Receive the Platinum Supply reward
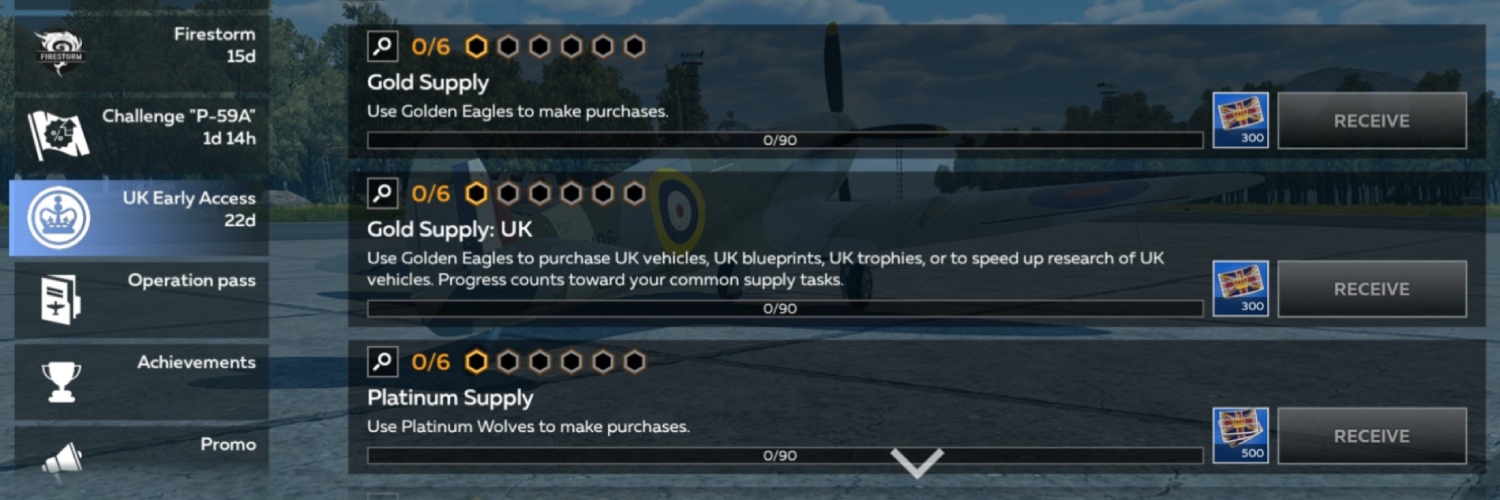Screen dimensions: 1500x500 point(1371,436)
